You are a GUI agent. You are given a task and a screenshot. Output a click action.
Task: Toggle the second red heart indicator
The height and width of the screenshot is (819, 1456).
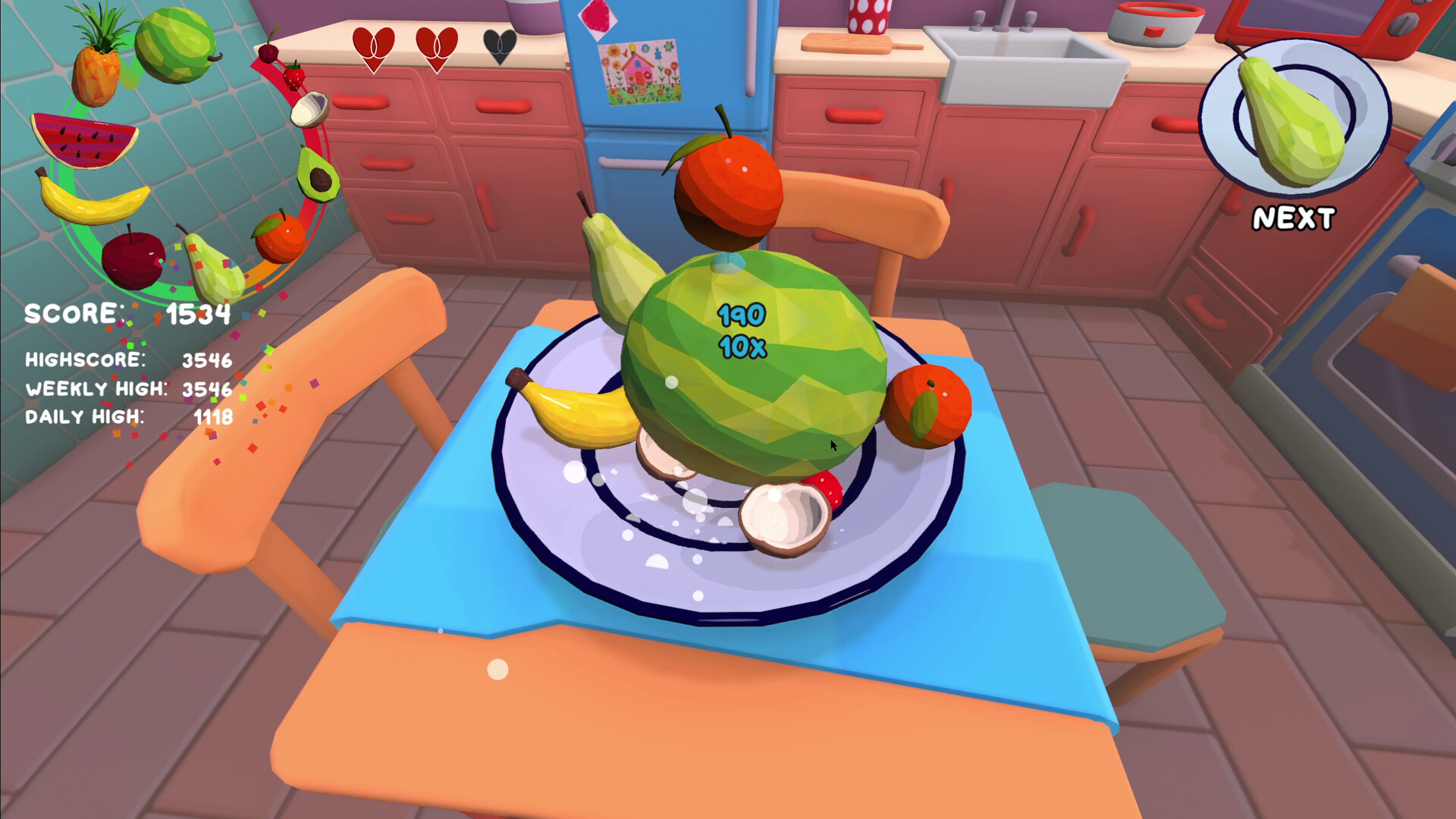(x=438, y=50)
